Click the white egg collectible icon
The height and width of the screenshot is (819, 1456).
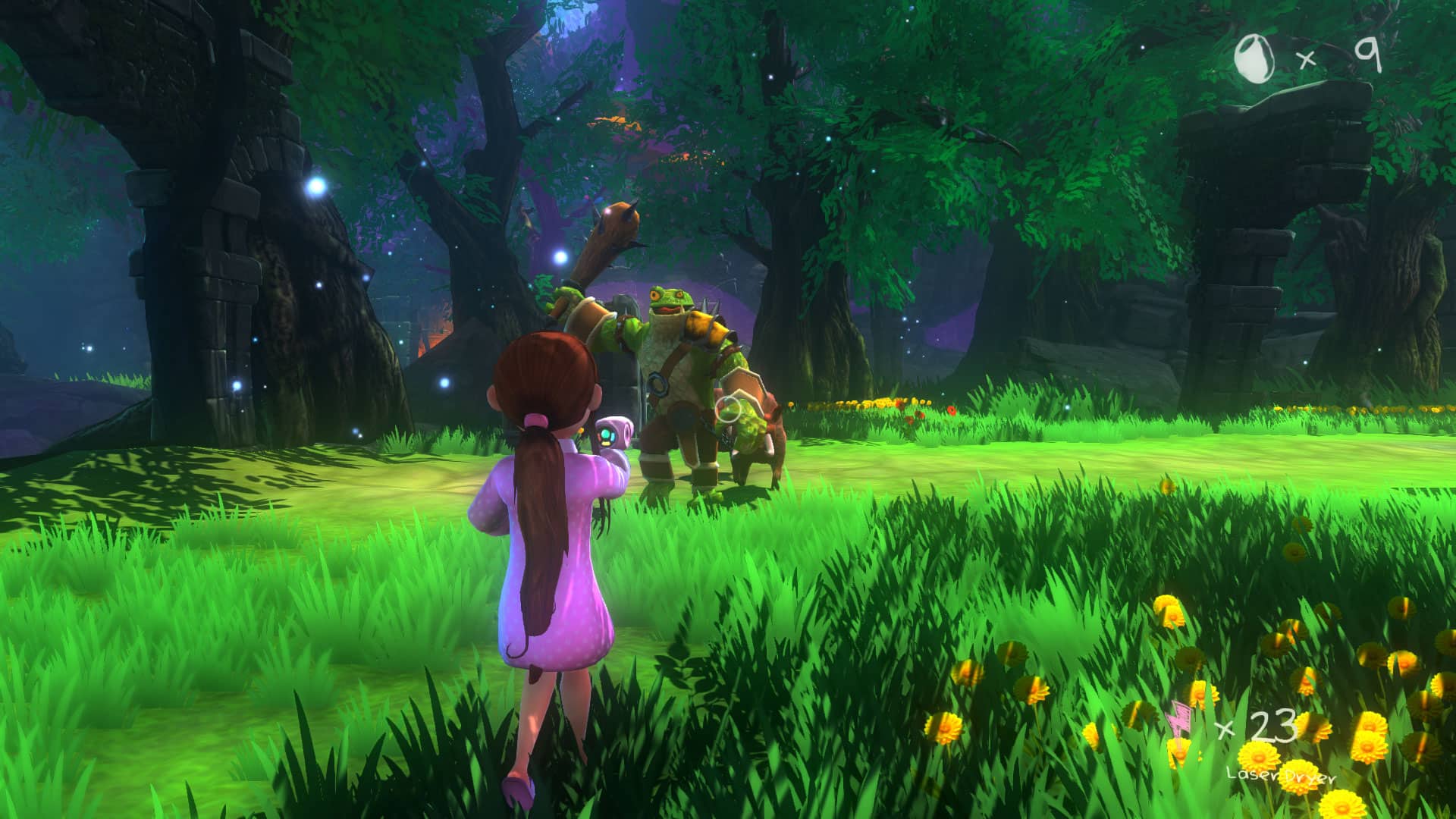[1254, 58]
